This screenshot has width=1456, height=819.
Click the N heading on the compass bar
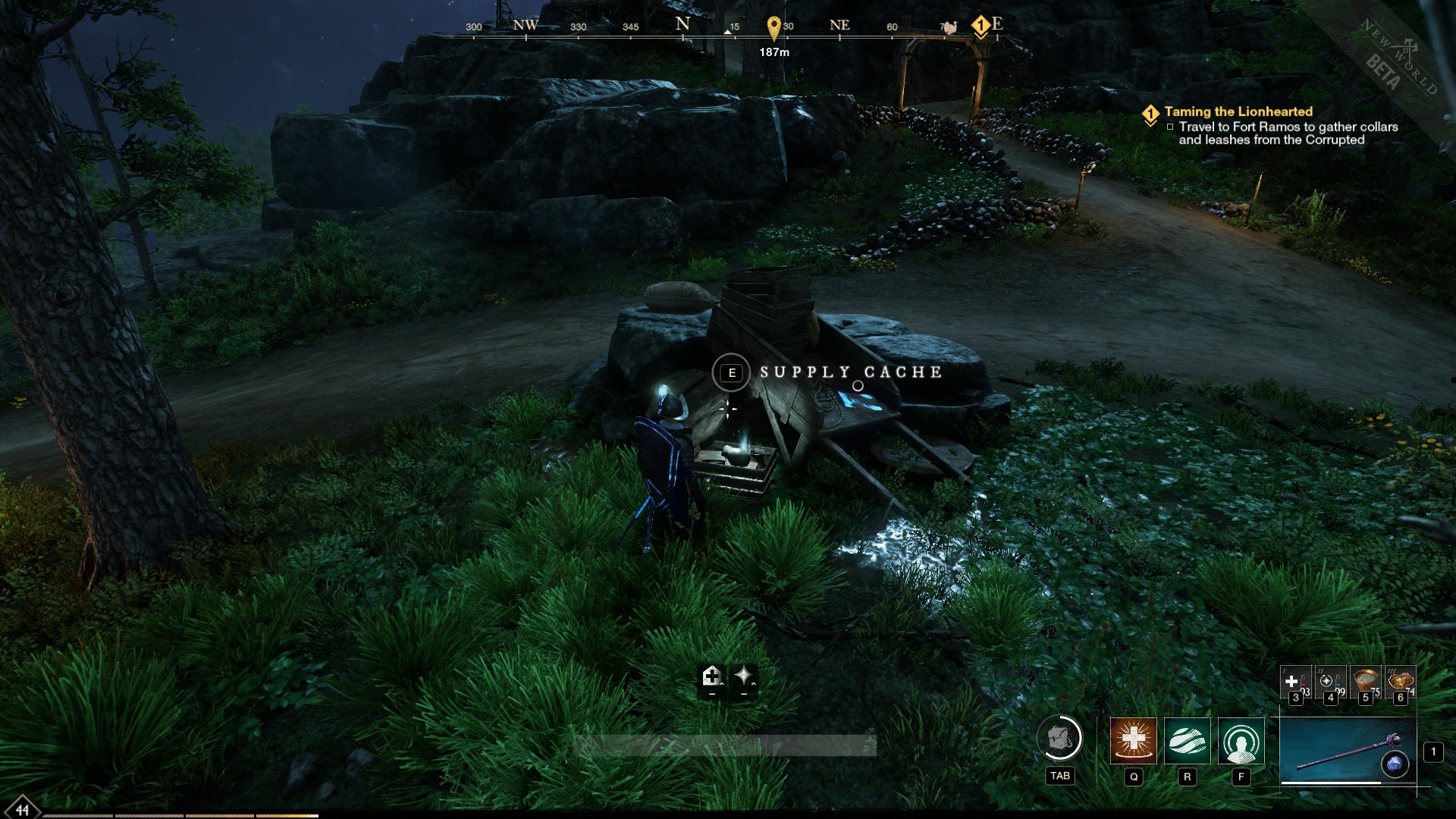pos(682,24)
